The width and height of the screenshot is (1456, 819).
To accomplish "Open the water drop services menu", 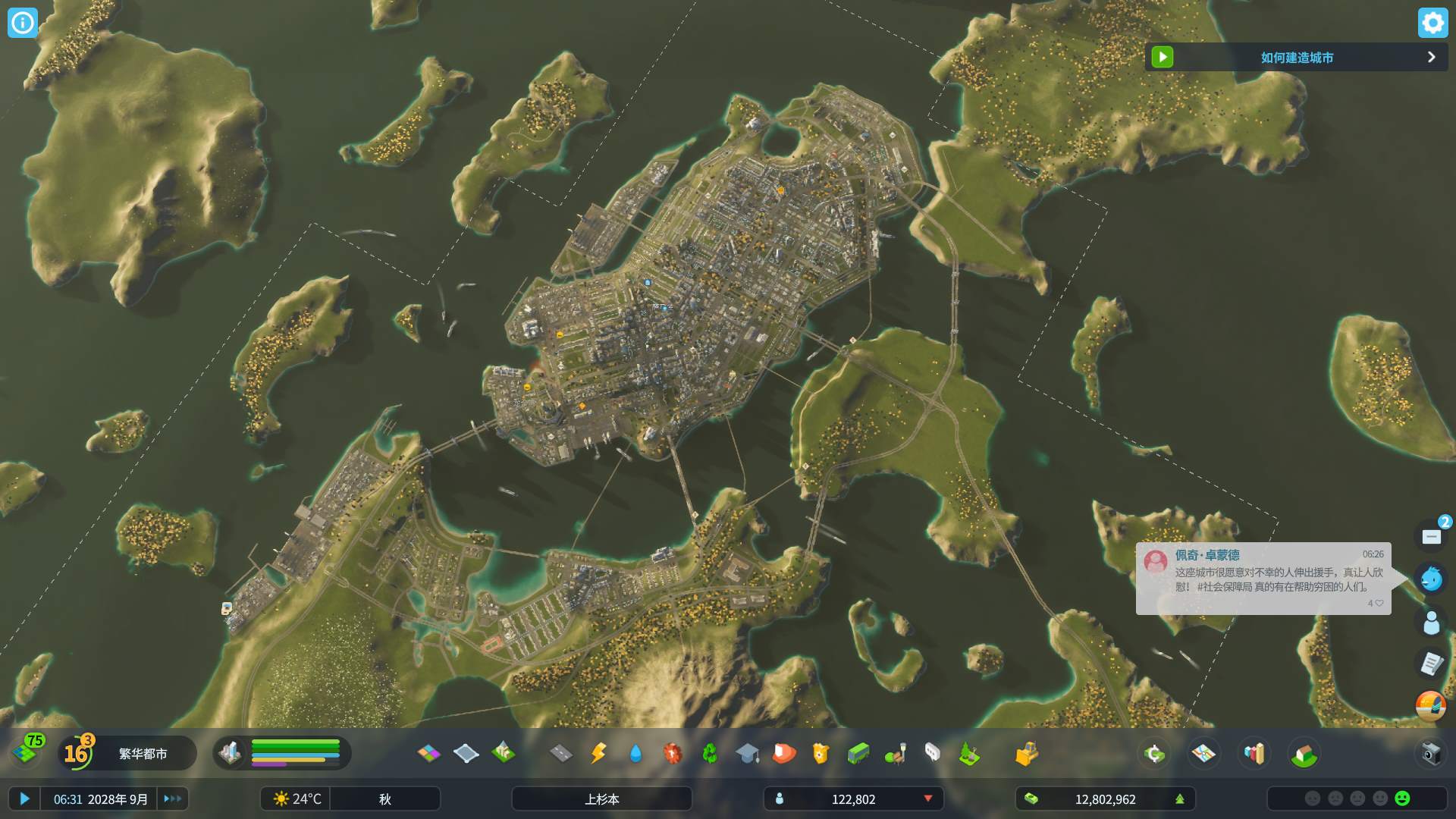I will [635, 753].
